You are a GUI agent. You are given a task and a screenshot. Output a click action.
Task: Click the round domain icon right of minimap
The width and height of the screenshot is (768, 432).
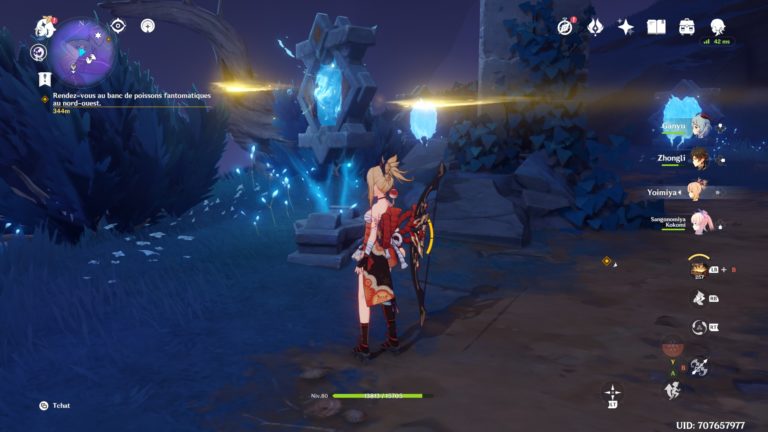pyautogui.click(x=148, y=26)
